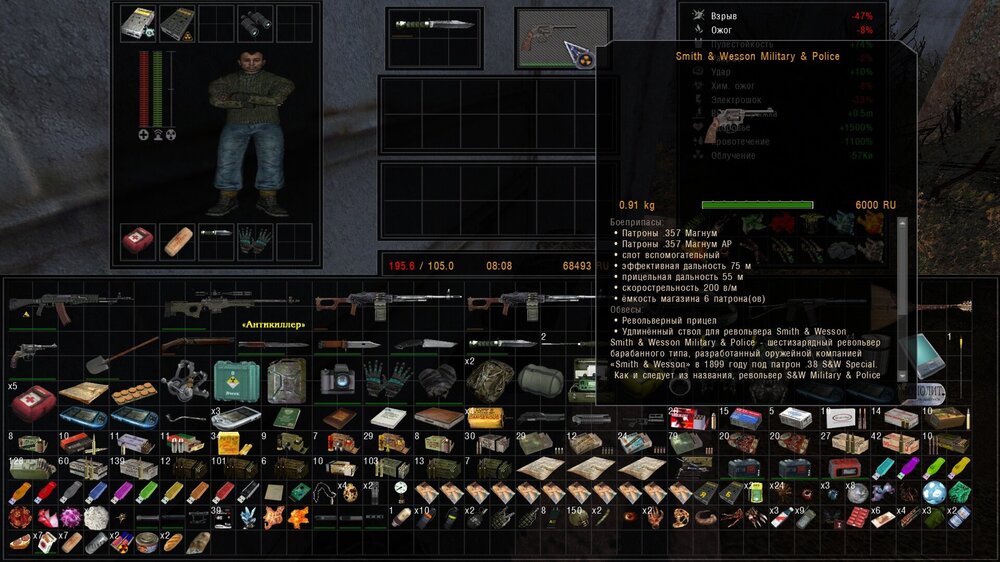
Task: Select the wooden hunting shotgun
Action: (198, 345)
